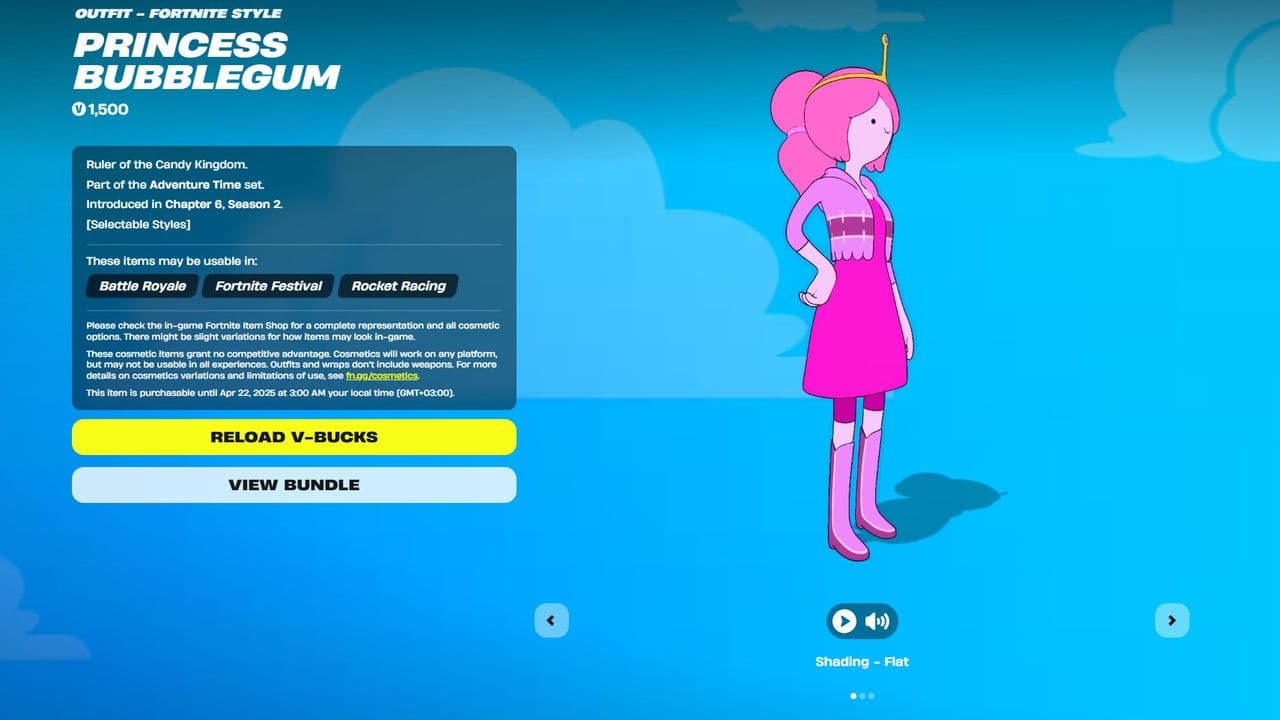The height and width of the screenshot is (720, 1280).
Task: Select the second carousel dot
Action: [x=862, y=696]
